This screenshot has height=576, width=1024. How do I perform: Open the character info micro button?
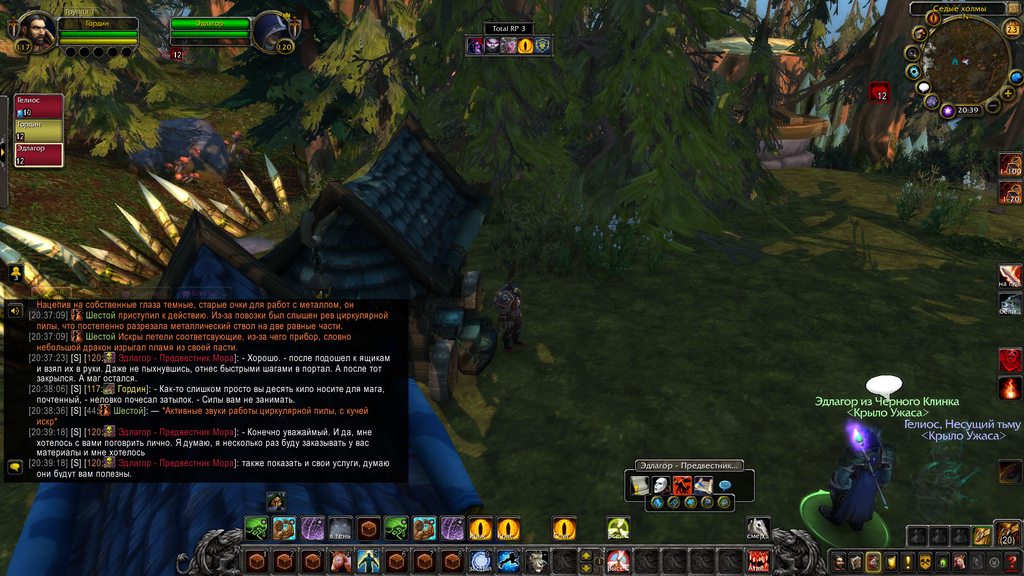point(839,561)
